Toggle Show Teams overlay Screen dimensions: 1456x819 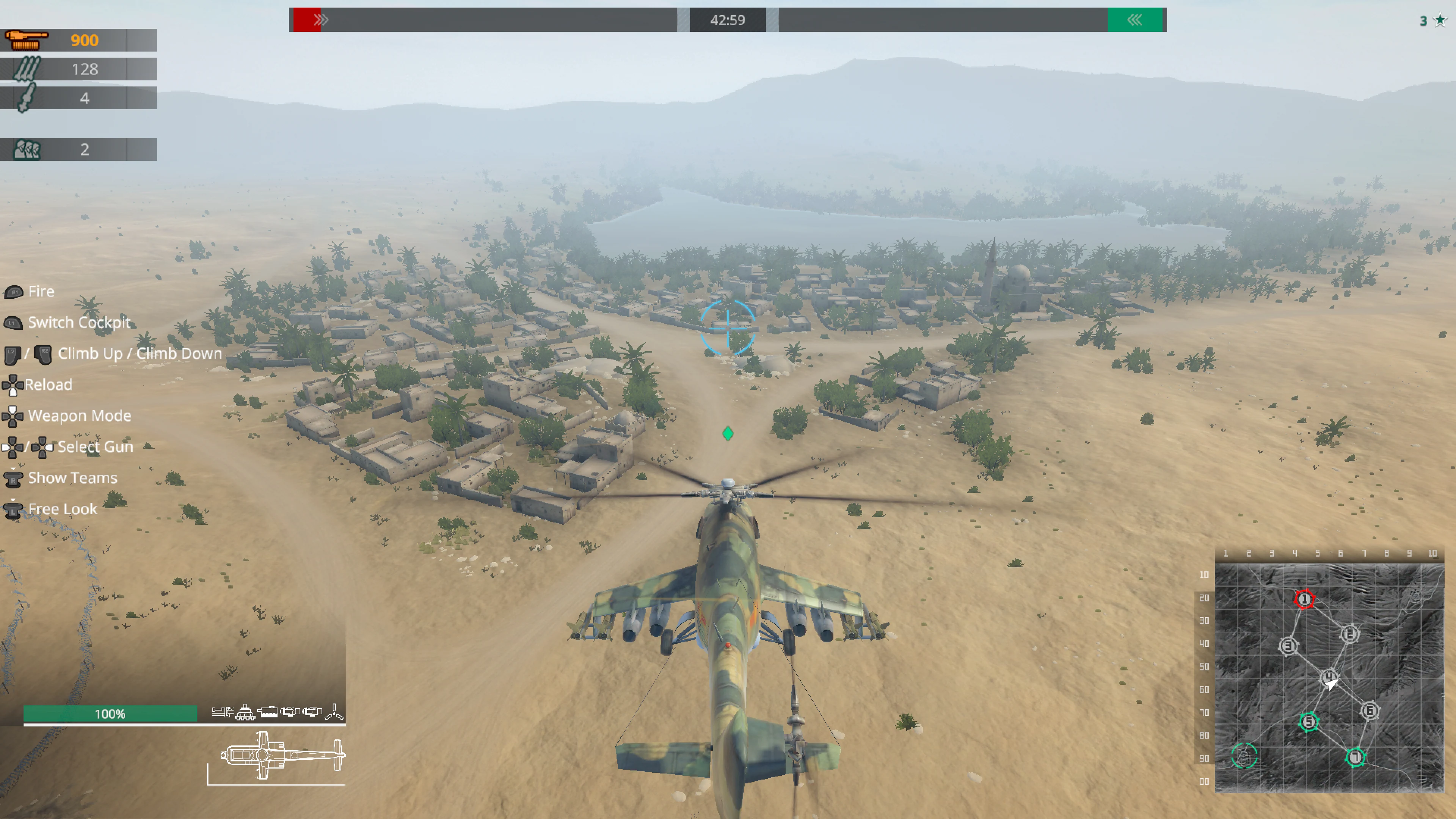tap(72, 478)
